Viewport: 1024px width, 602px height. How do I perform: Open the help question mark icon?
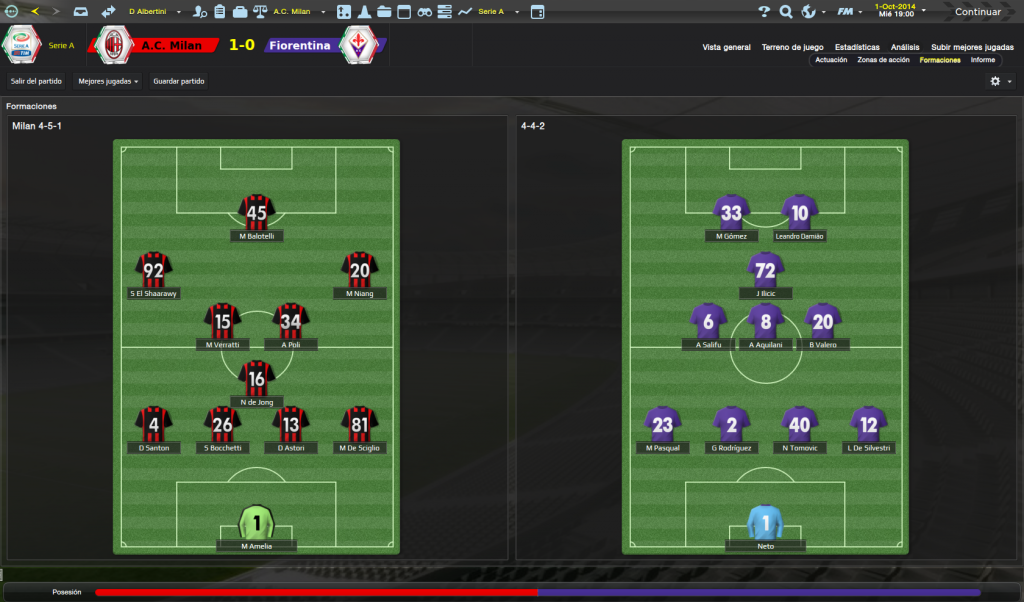764,12
